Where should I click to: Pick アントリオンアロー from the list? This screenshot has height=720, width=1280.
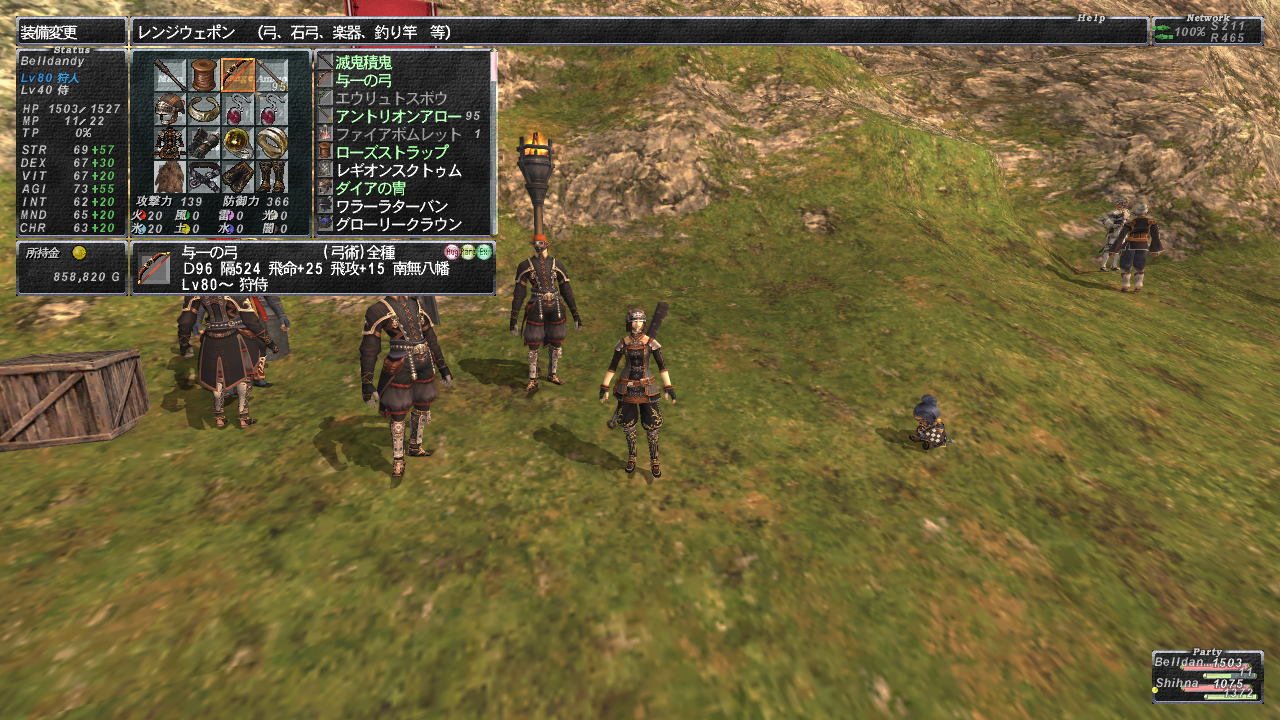398,116
